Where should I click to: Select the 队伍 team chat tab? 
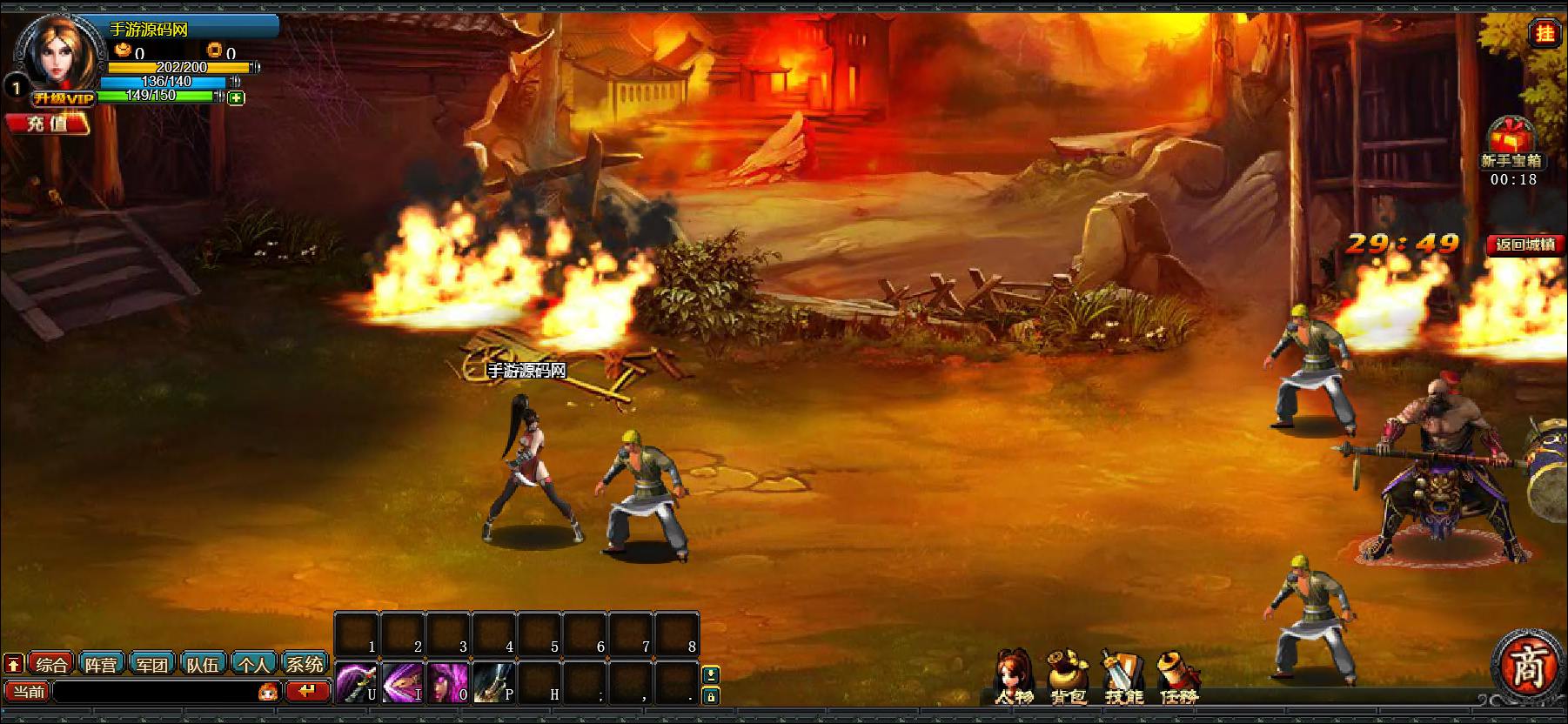click(203, 665)
